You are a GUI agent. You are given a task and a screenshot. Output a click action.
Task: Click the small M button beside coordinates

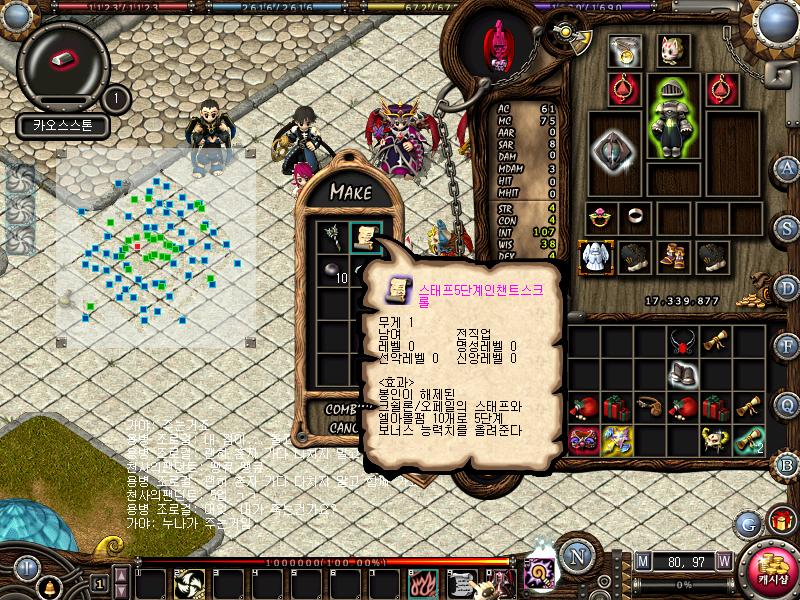(x=642, y=560)
